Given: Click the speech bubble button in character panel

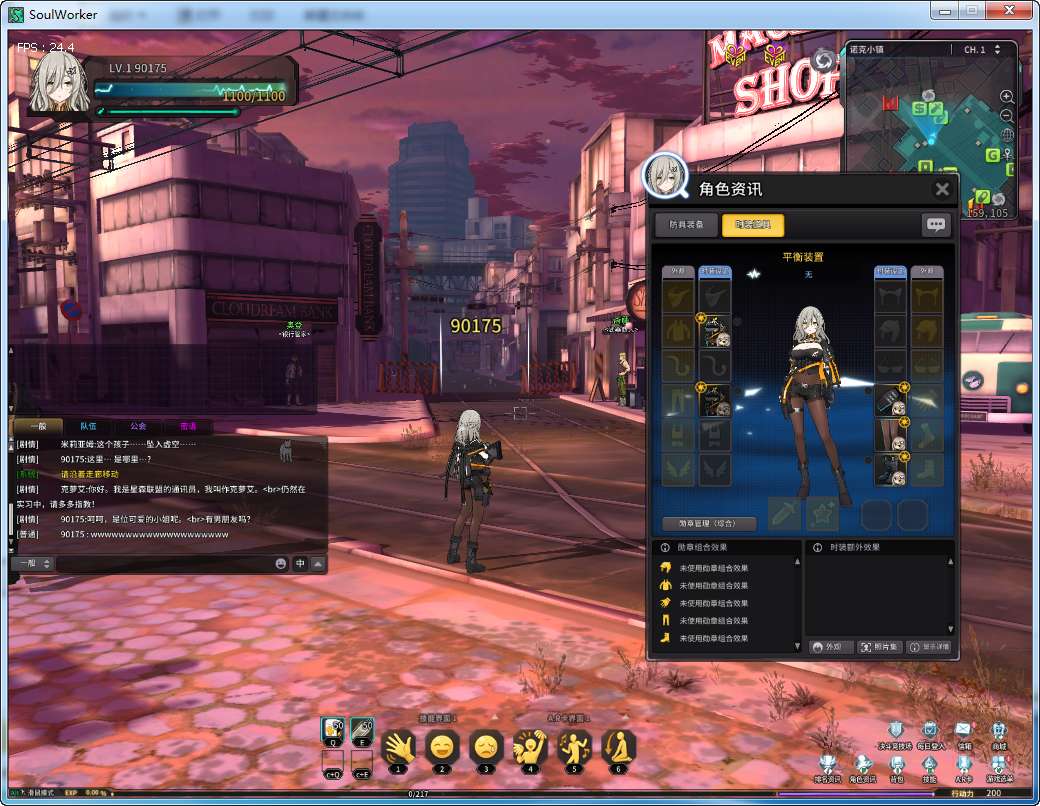Looking at the screenshot, I should pos(935,225).
